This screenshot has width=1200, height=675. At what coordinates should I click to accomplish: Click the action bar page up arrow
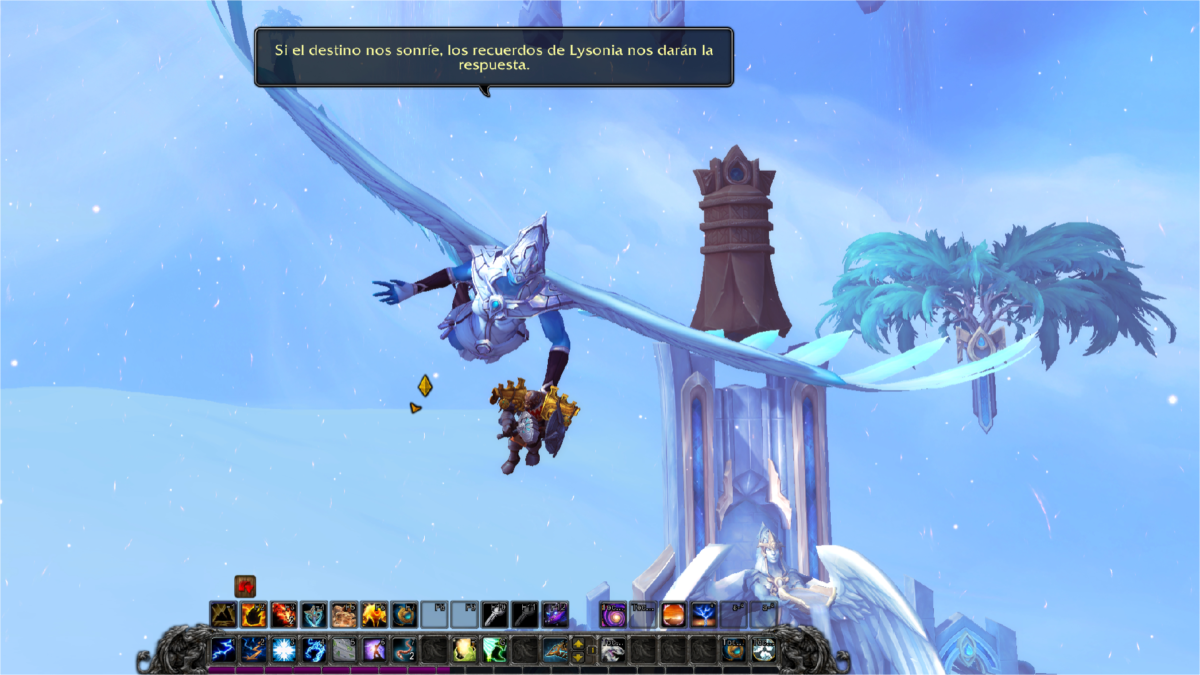coord(578,643)
